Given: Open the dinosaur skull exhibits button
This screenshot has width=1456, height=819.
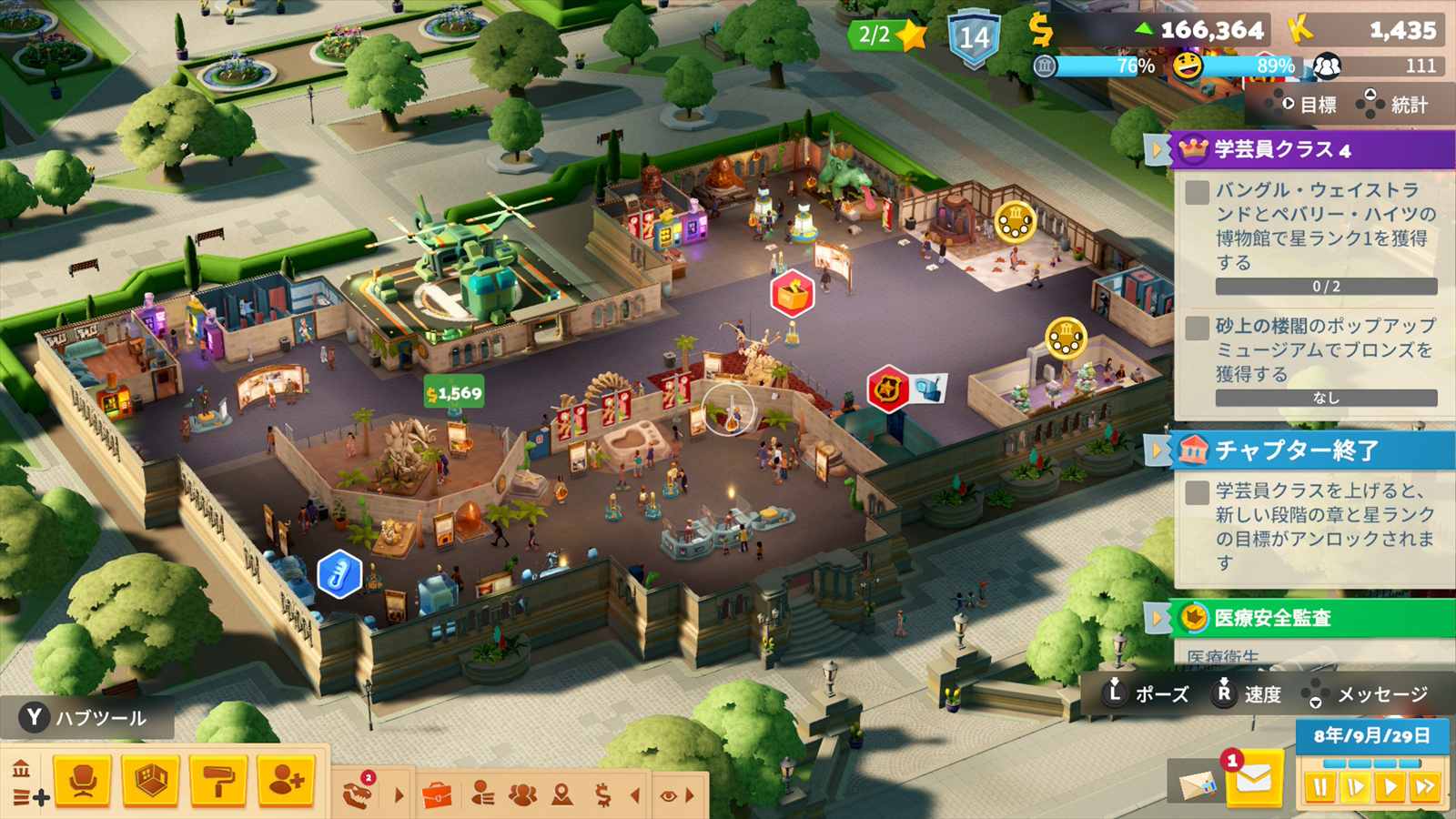Looking at the screenshot, I should point(358,794).
